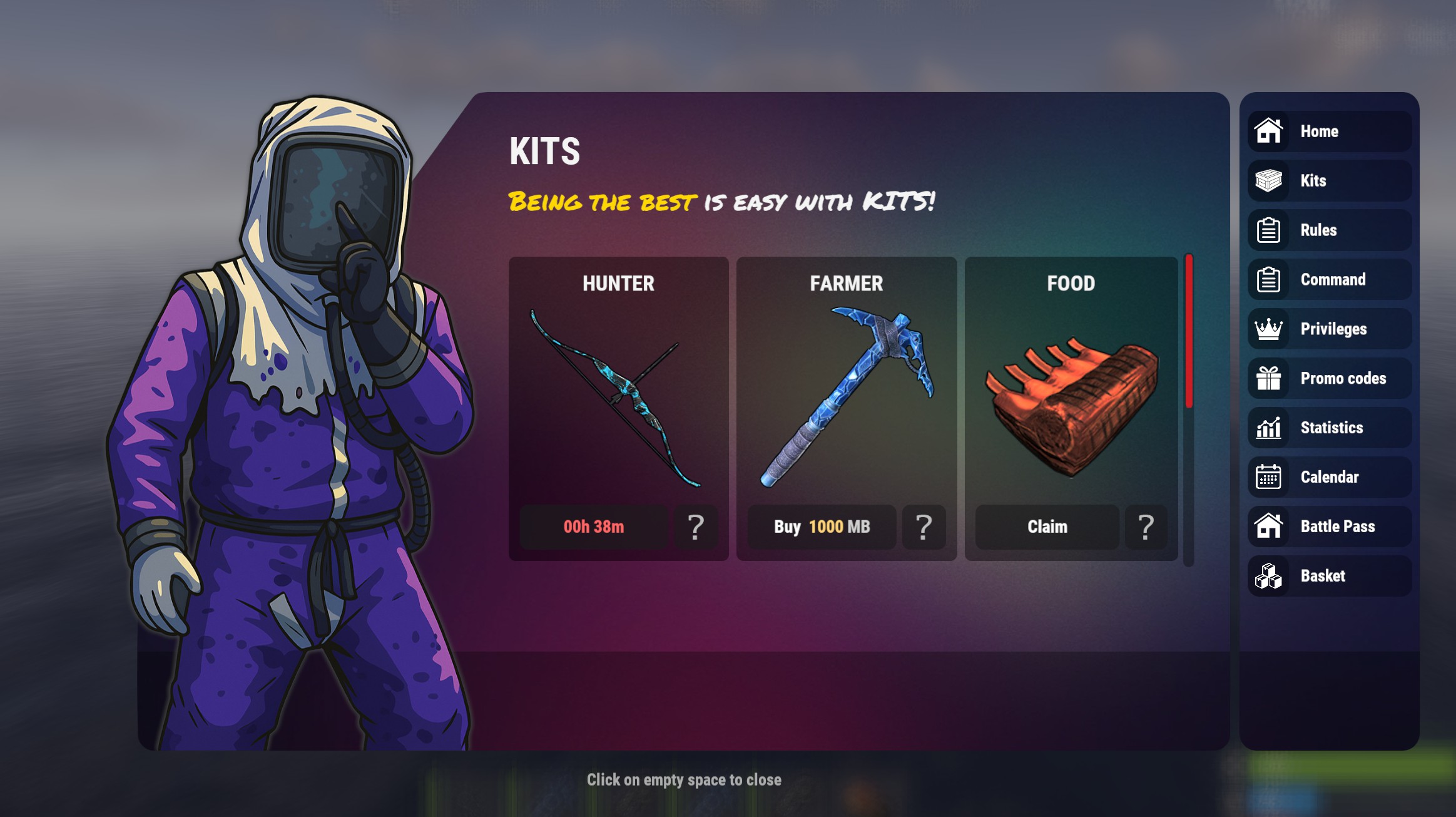Select Kits in the side menu
The image size is (1456, 817).
point(1329,181)
